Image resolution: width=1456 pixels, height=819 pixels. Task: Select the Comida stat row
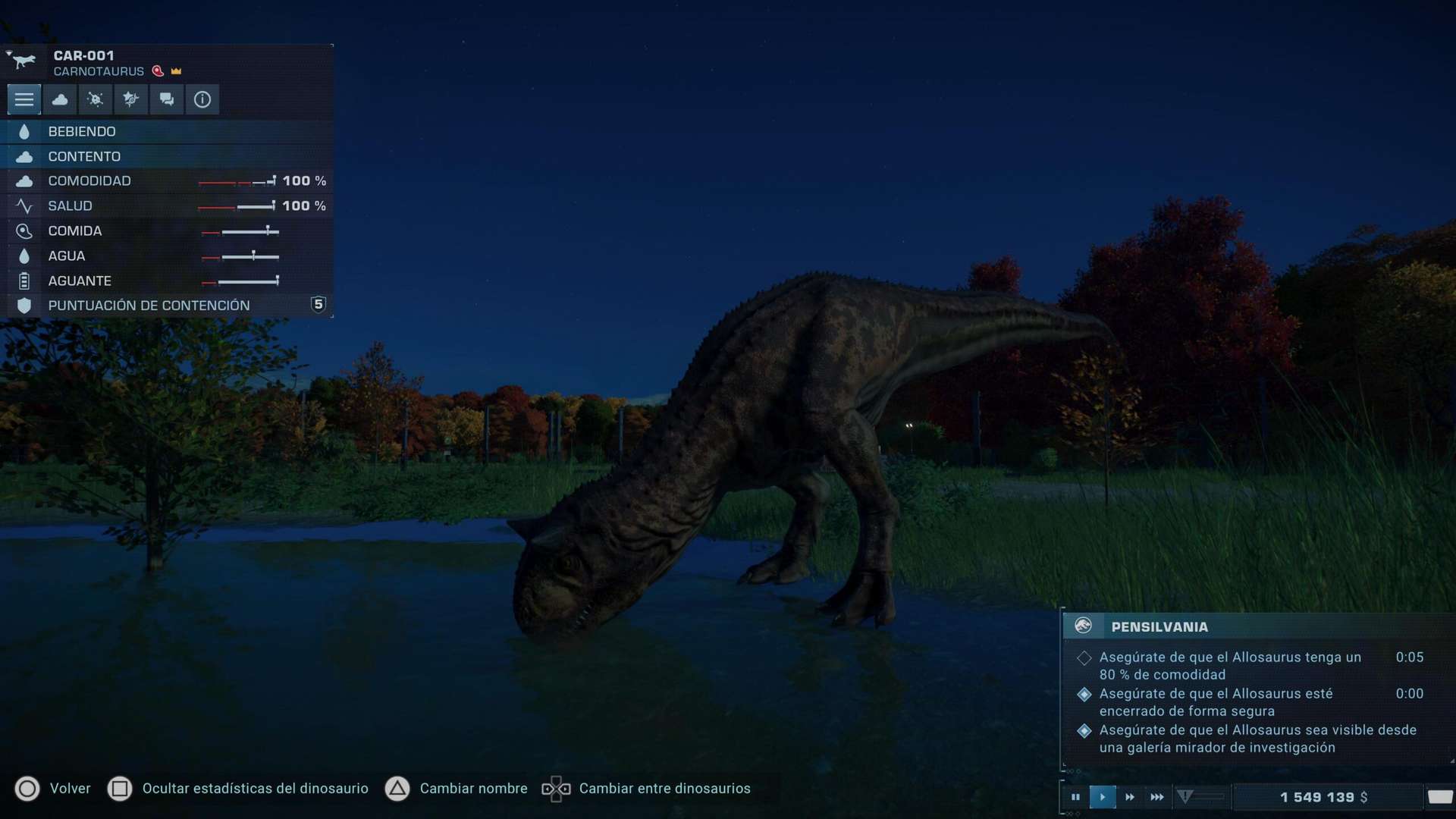[x=167, y=231]
